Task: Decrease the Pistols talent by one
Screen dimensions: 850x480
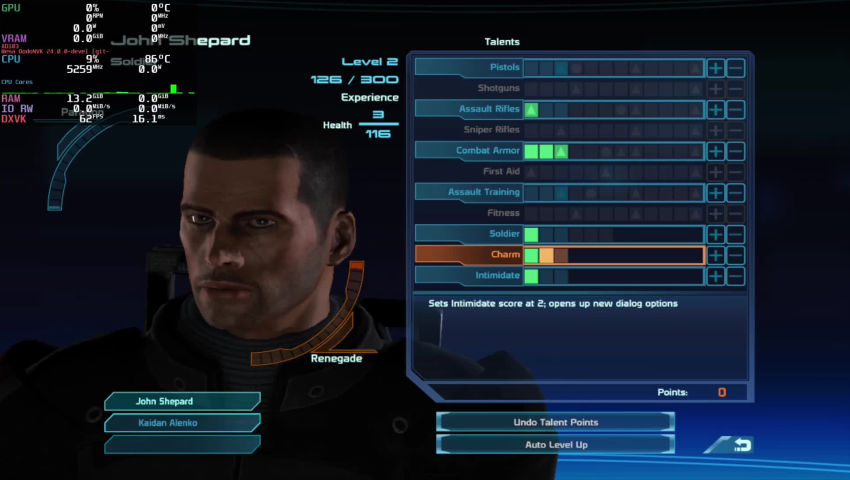Action: point(736,68)
